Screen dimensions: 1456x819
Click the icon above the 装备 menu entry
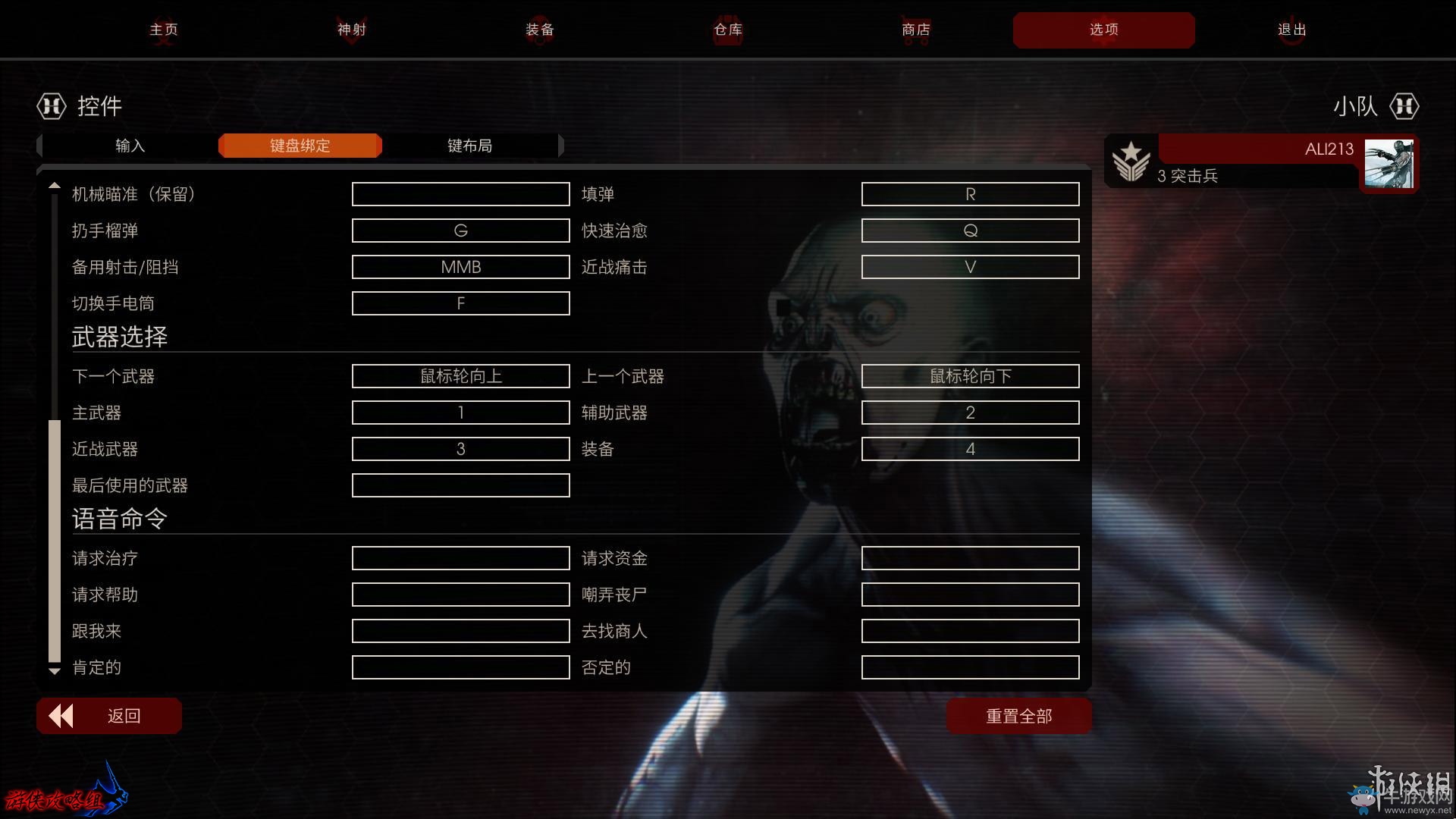coord(539,23)
